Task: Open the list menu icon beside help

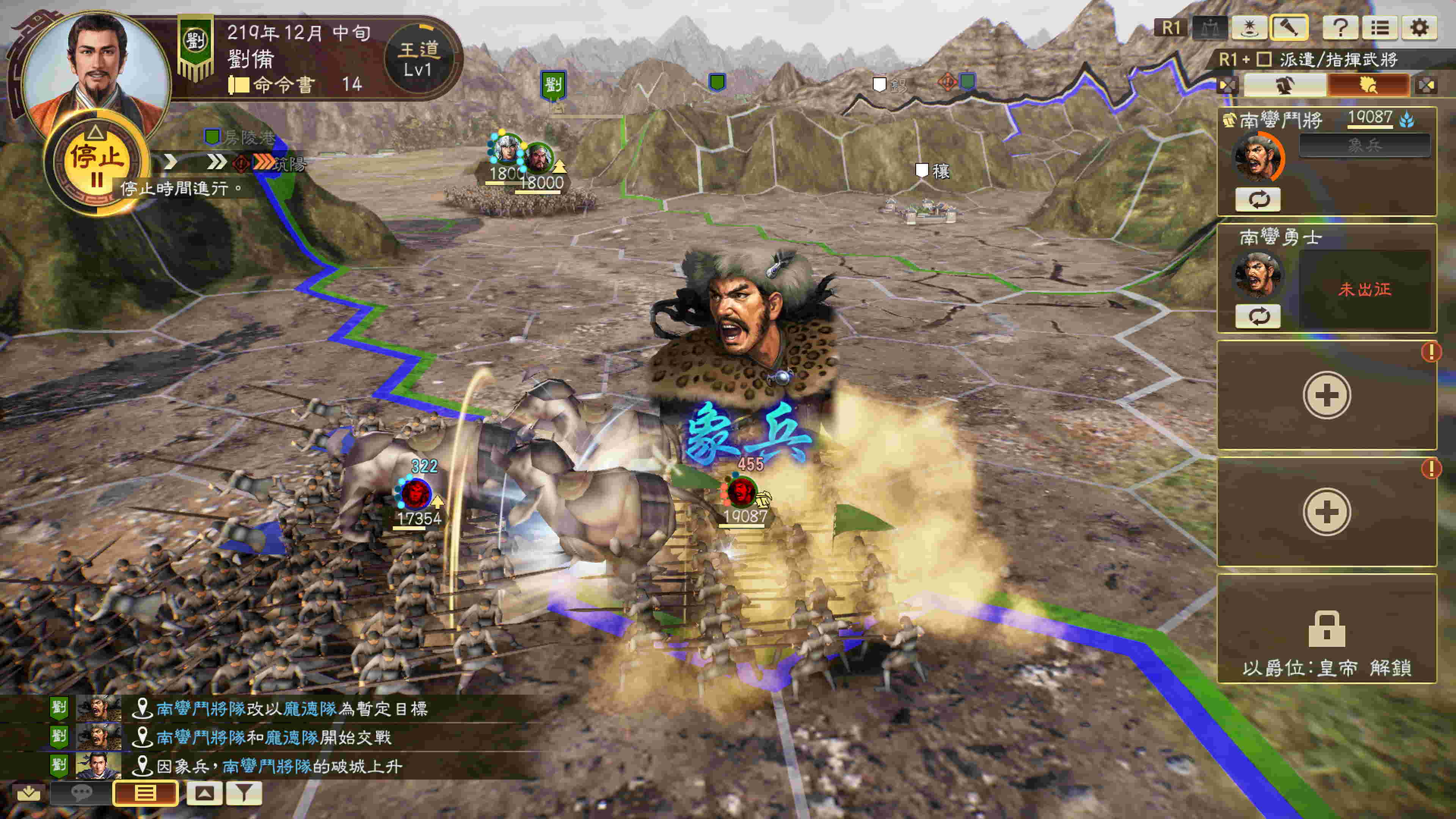Action: (x=1380, y=28)
